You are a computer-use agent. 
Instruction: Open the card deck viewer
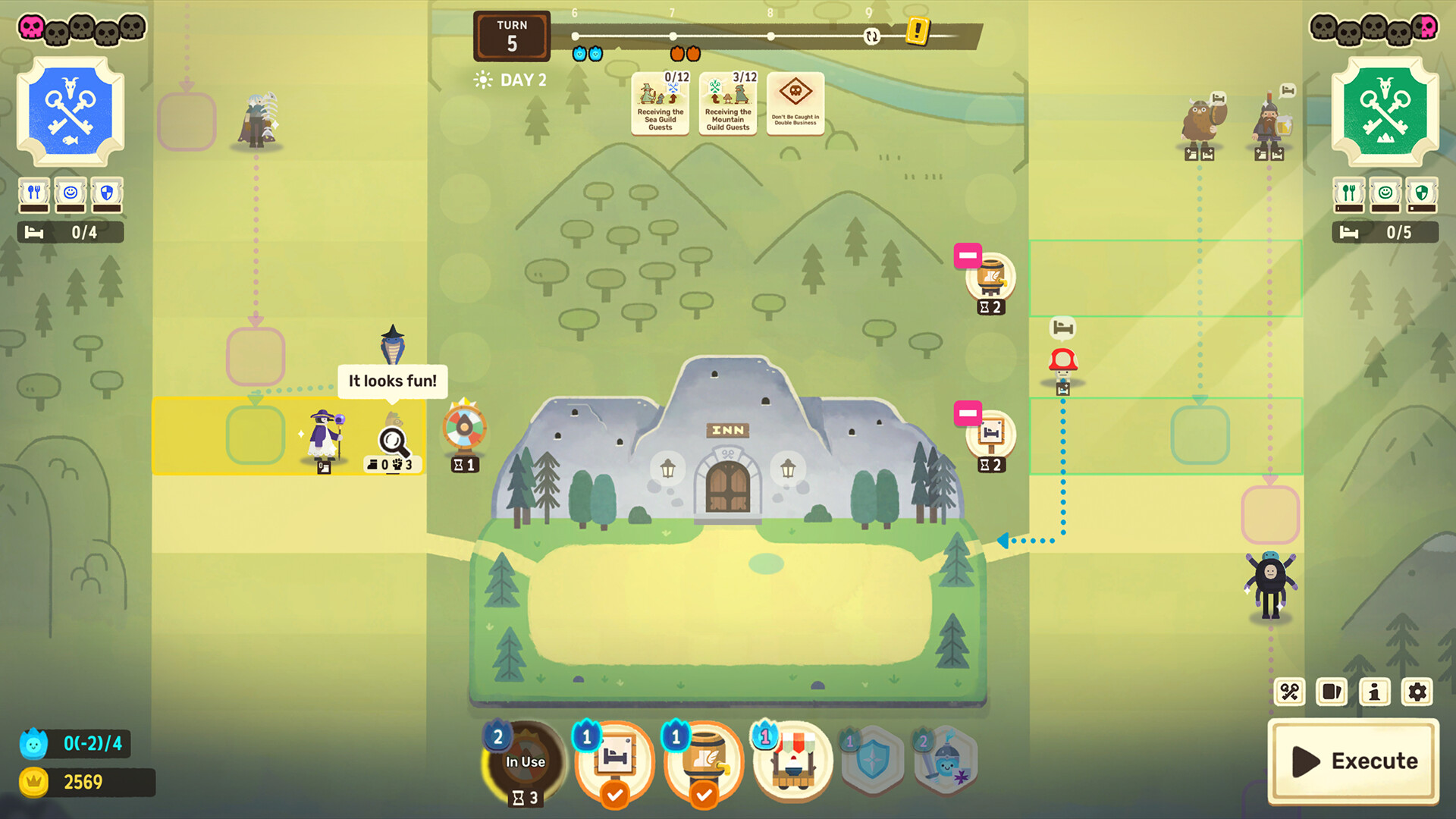point(1332,692)
